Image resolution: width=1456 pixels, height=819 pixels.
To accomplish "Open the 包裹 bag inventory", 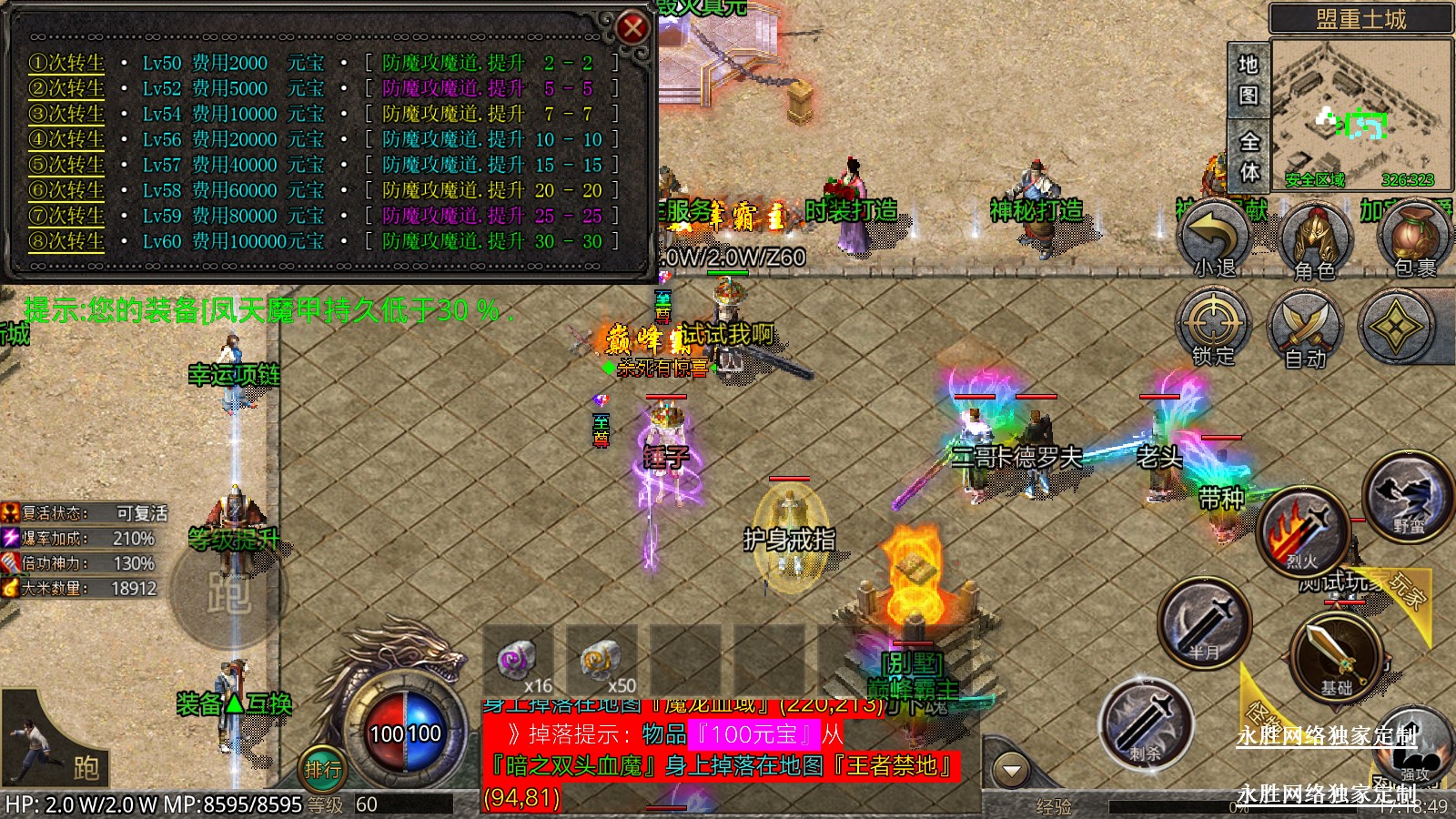I will pyautogui.click(x=1413, y=238).
